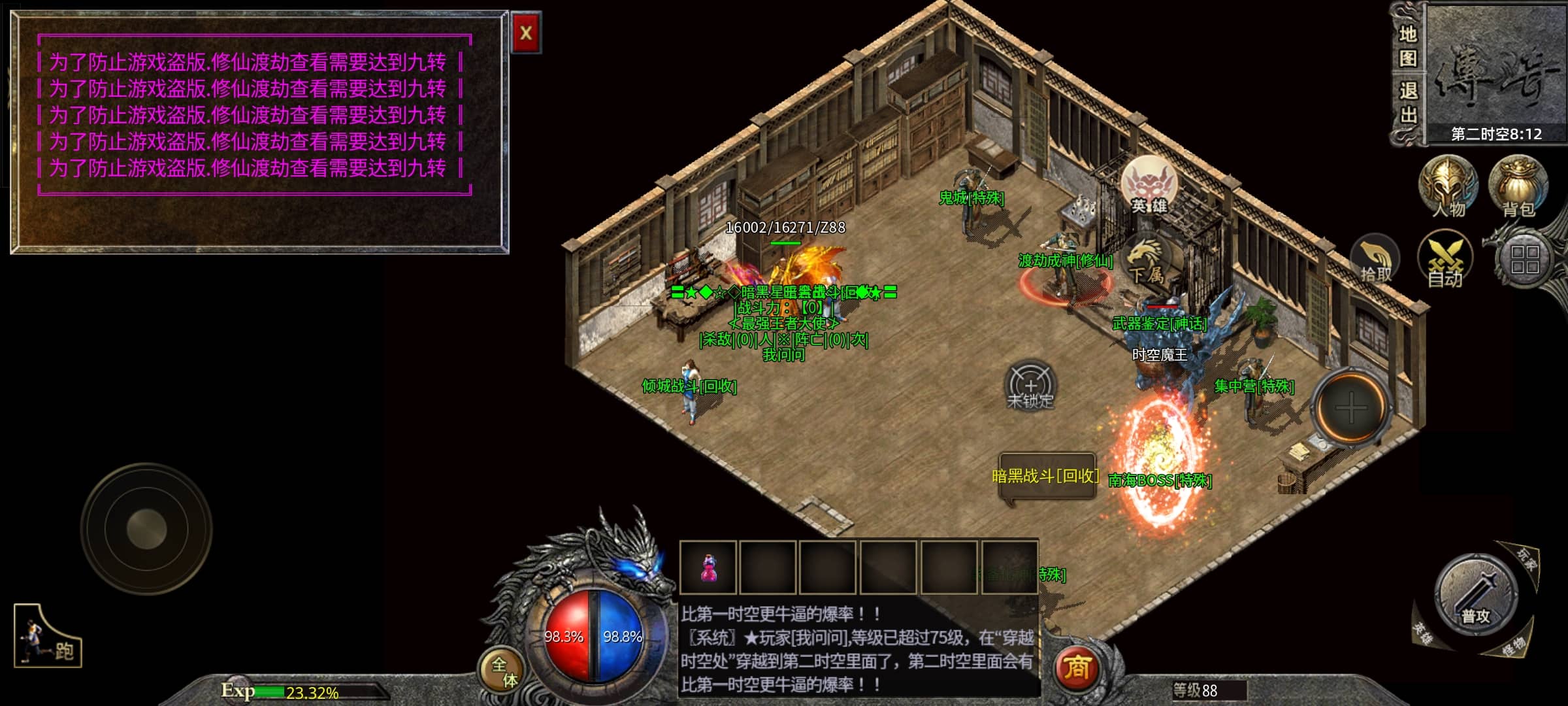Open the 地图 map button
The width and height of the screenshot is (1568, 706).
(1407, 46)
